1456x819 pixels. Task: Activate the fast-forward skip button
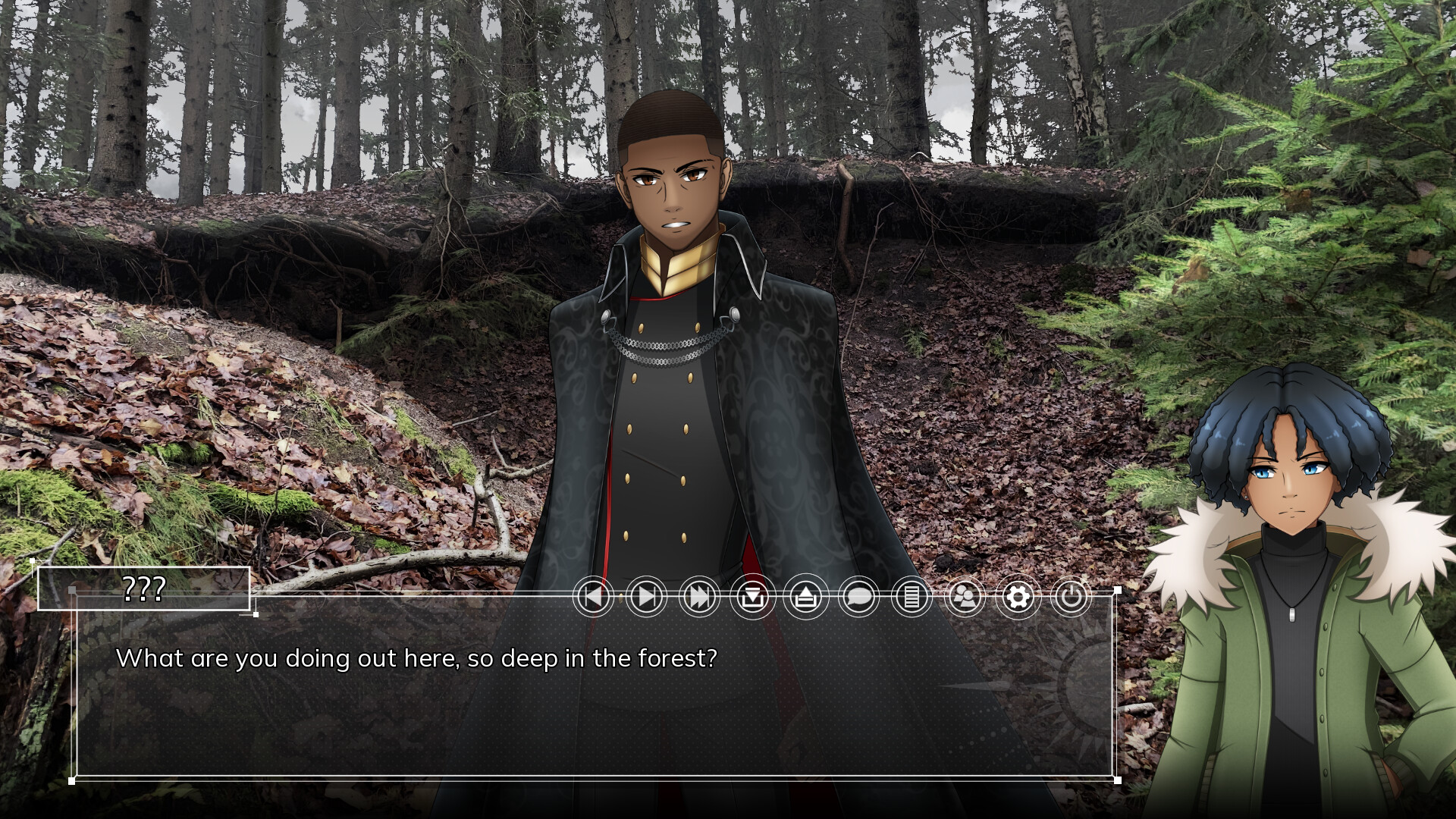(699, 598)
